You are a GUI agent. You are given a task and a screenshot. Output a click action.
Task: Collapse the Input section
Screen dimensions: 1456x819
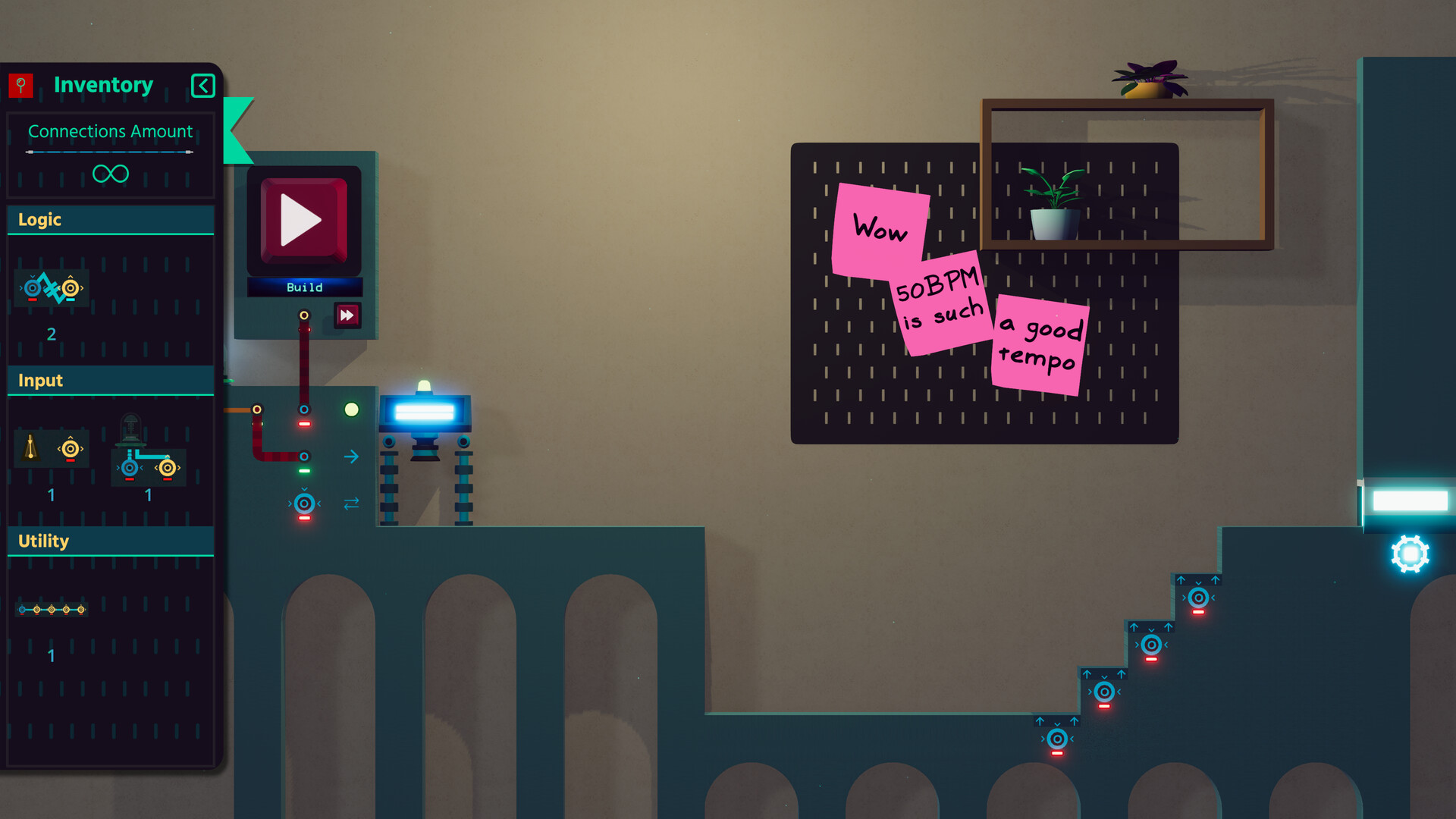click(110, 381)
